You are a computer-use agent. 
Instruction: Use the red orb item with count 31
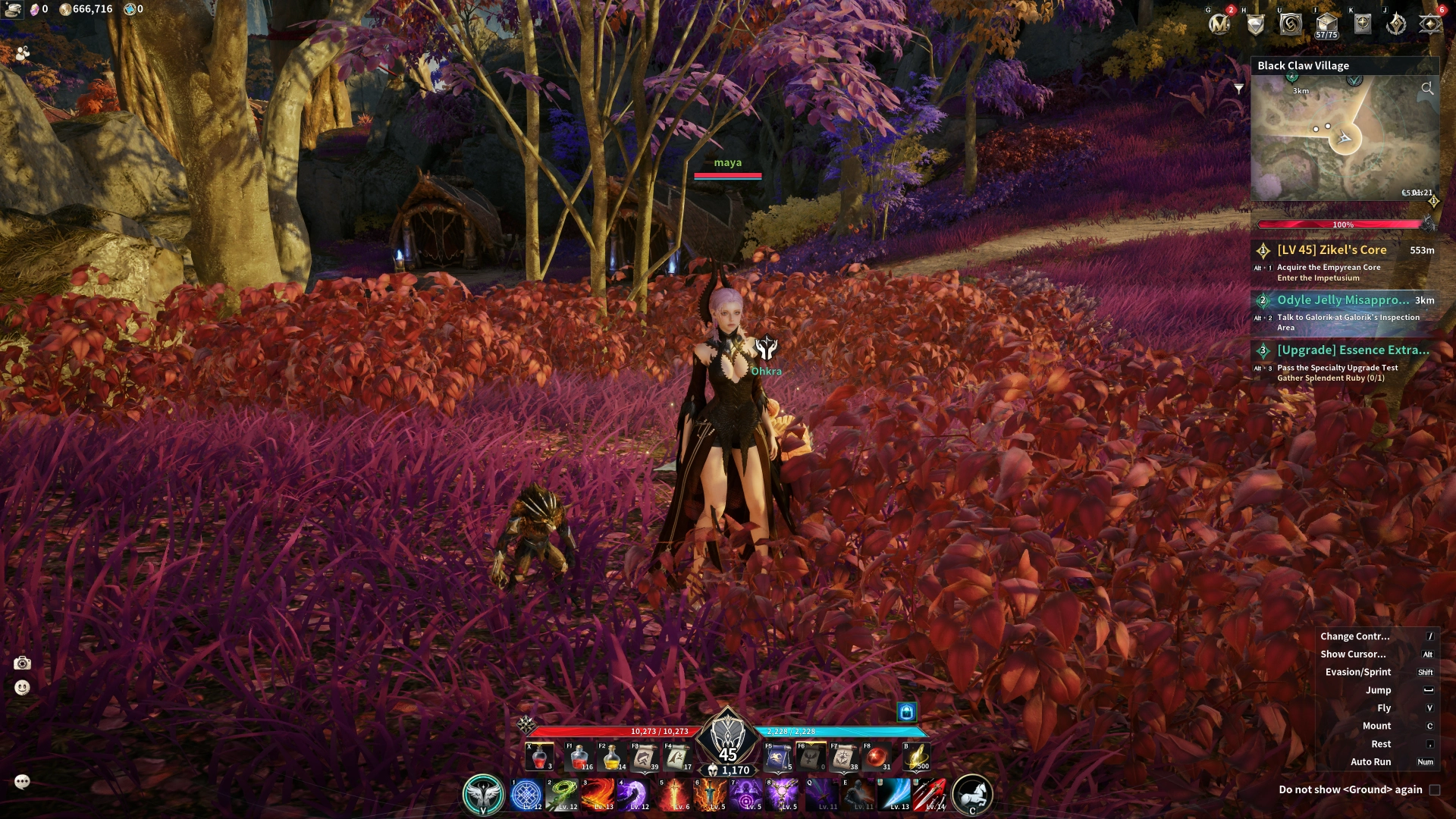pos(877,757)
